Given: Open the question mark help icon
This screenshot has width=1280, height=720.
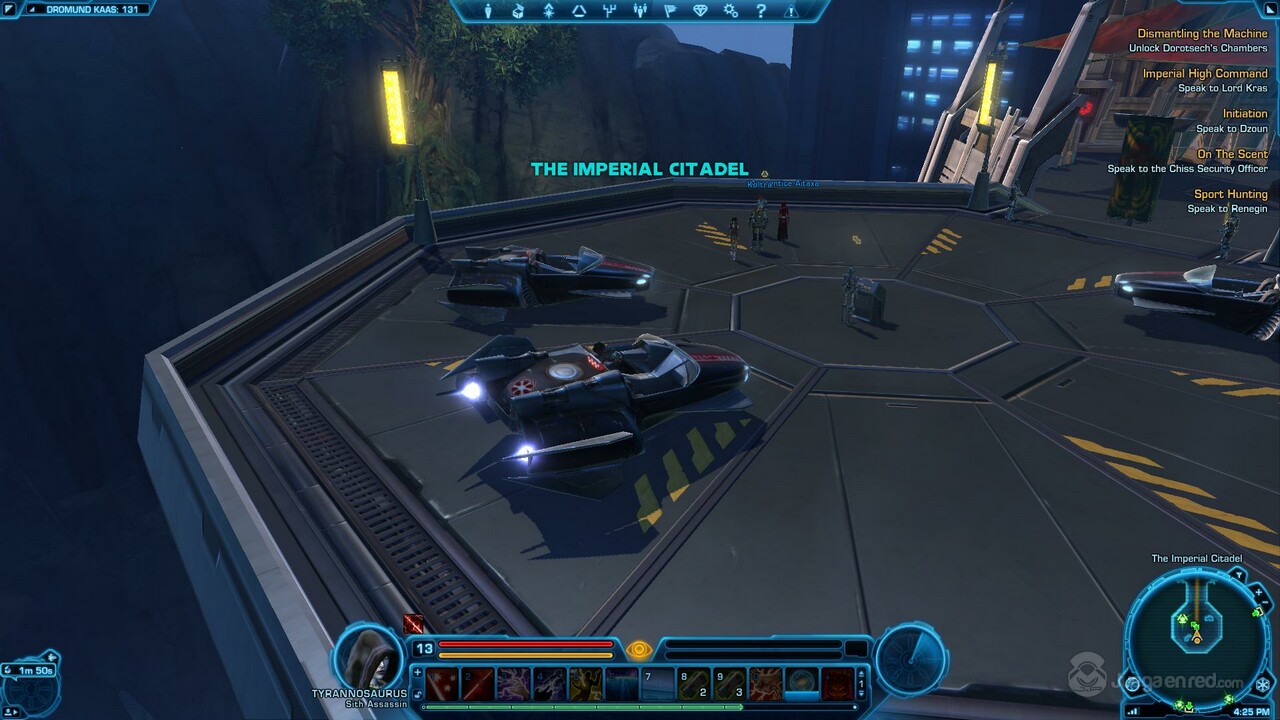Looking at the screenshot, I should pyautogui.click(x=761, y=11).
